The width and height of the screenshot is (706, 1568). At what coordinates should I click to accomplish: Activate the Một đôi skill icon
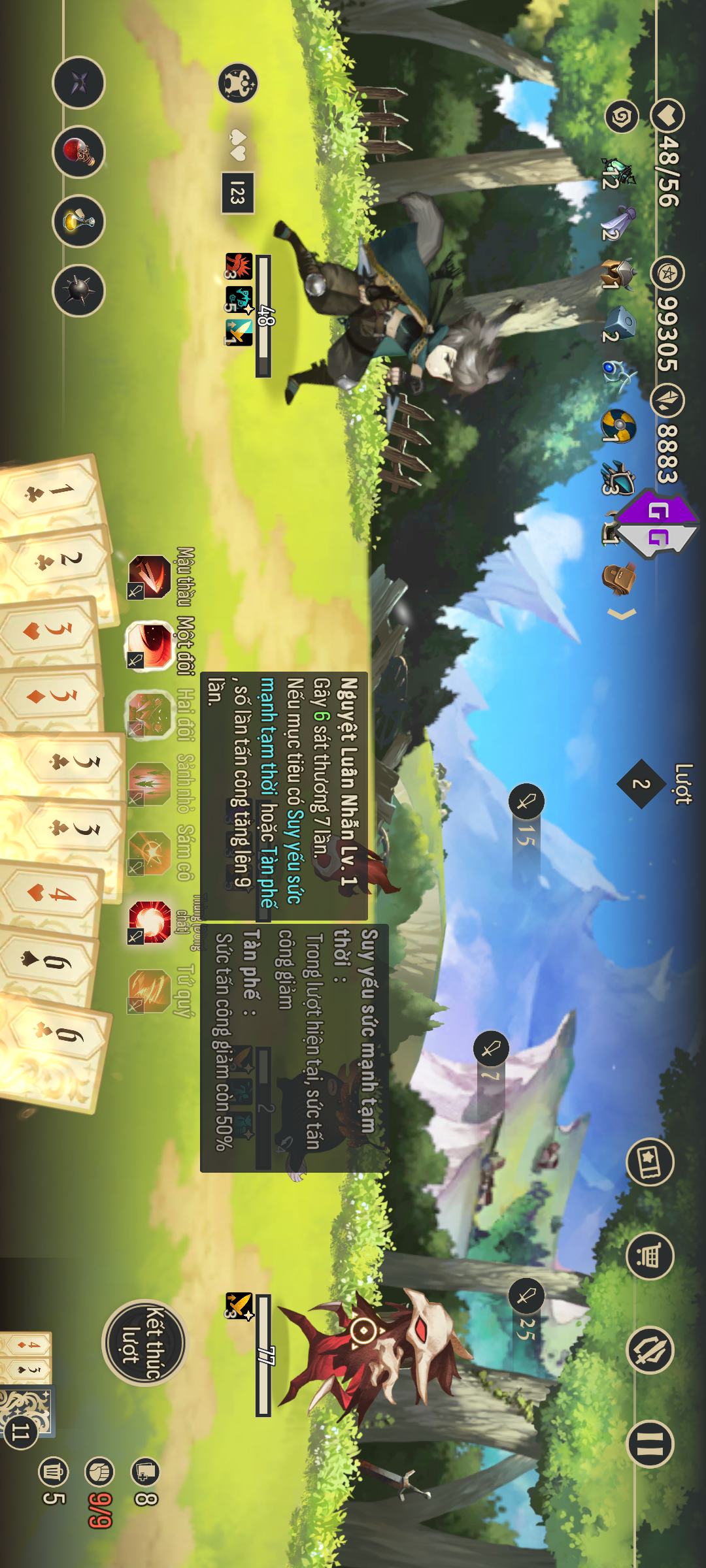pyautogui.click(x=149, y=645)
